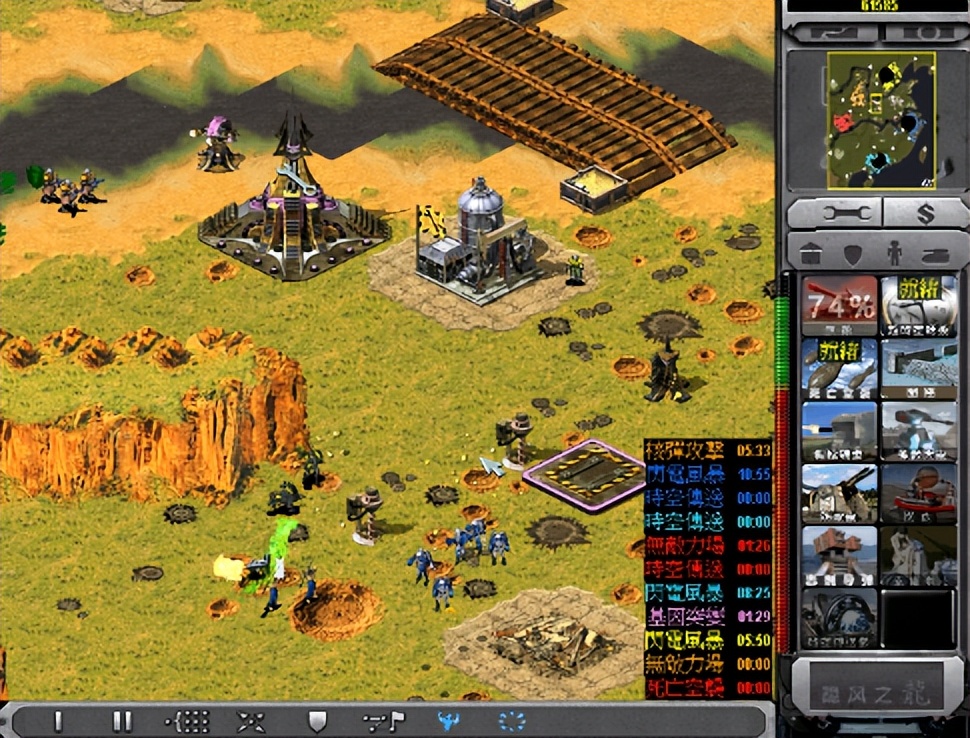The height and width of the screenshot is (738, 970).
Task: Click the radar minimap
Action: click(x=880, y=121)
